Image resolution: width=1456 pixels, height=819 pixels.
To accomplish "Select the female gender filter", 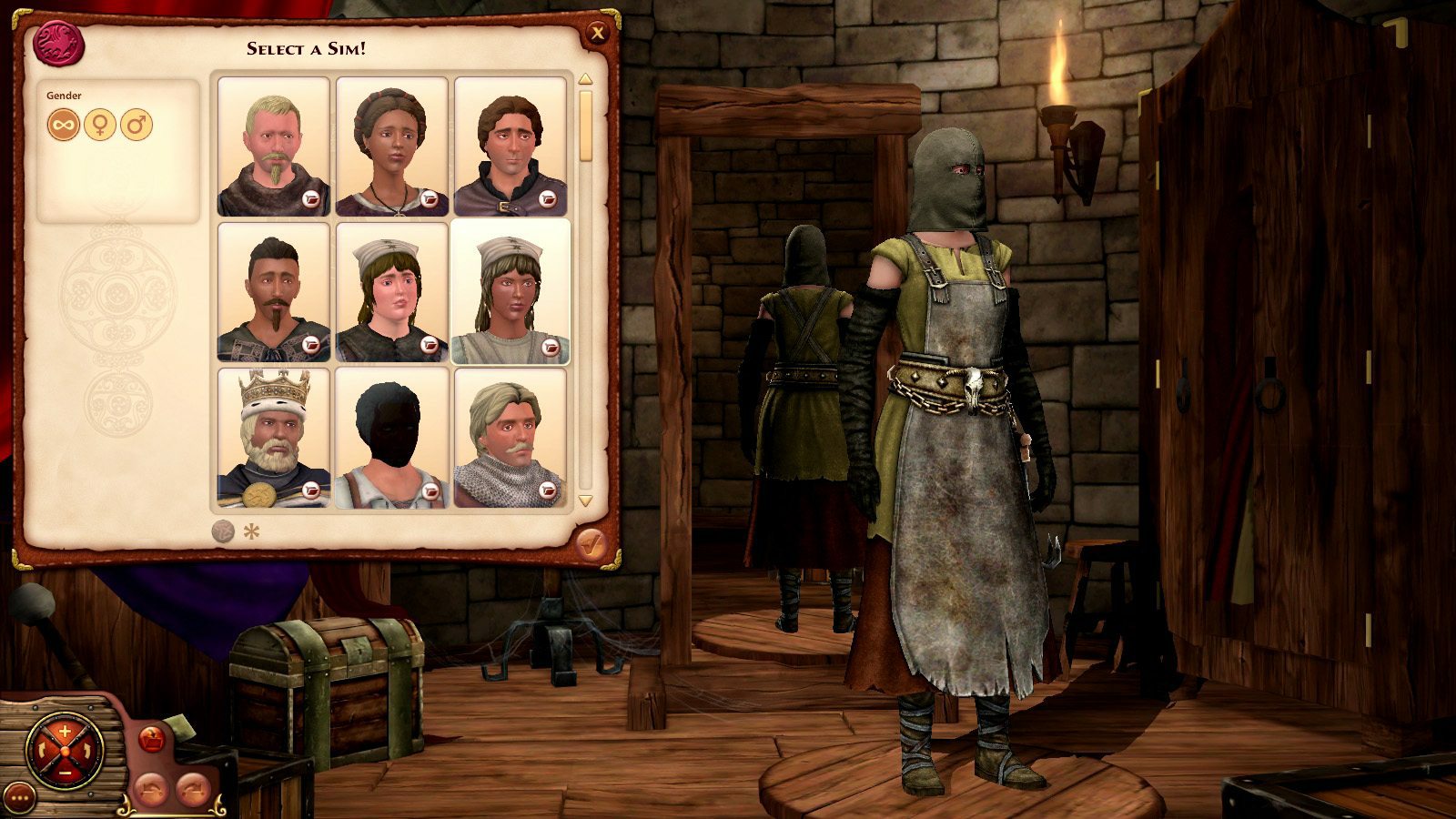I will [100, 126].
